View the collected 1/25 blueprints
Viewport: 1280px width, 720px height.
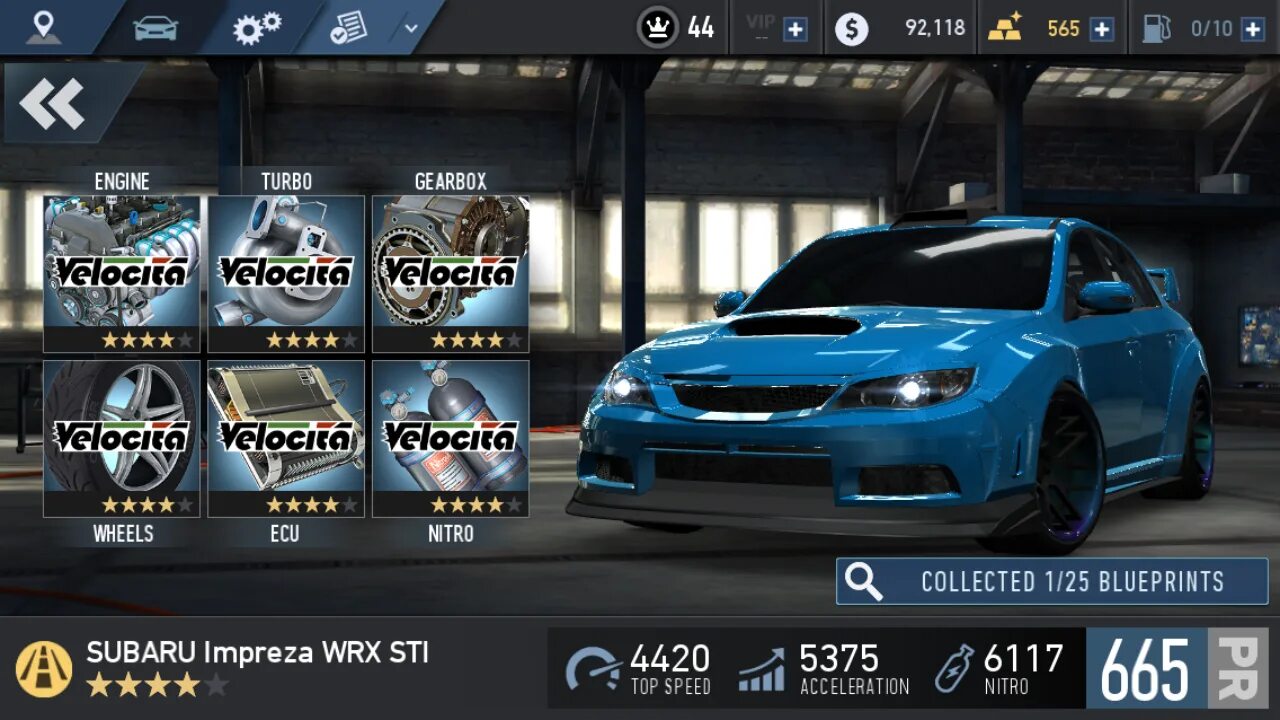click(1051, 582)
